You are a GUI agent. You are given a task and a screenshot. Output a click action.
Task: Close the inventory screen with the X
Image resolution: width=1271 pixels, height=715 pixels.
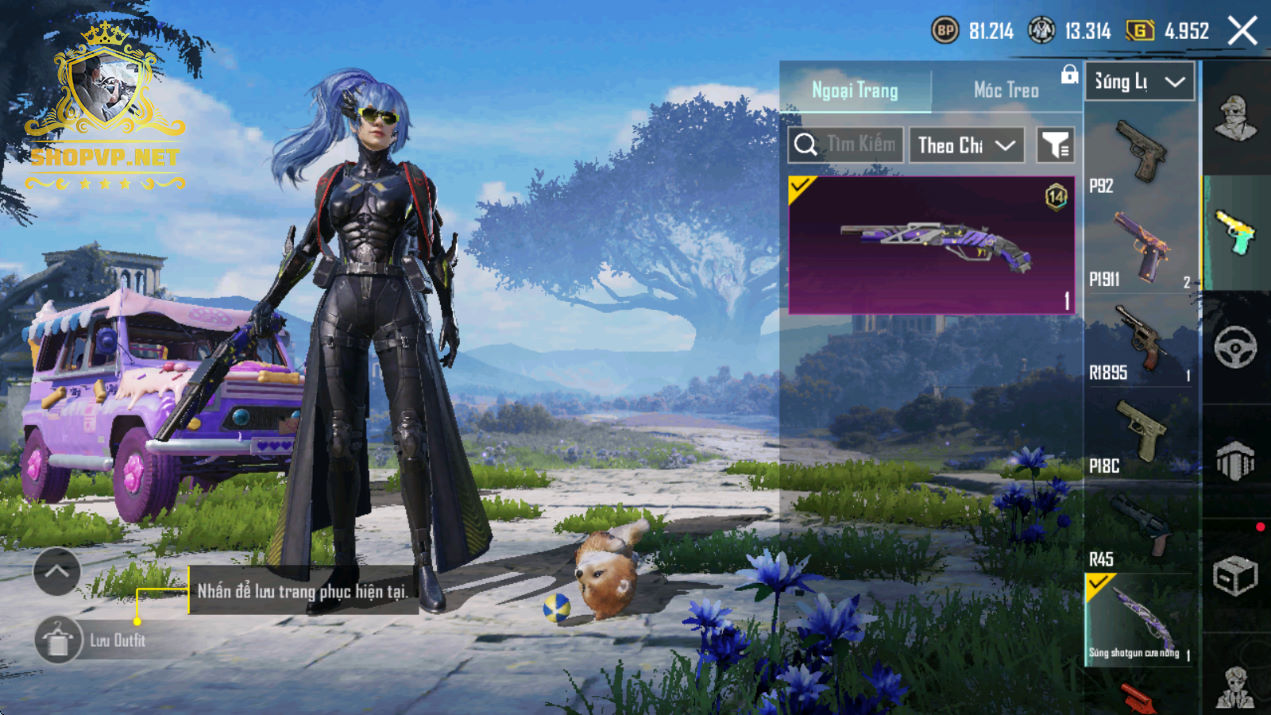tap(1242, 31)
